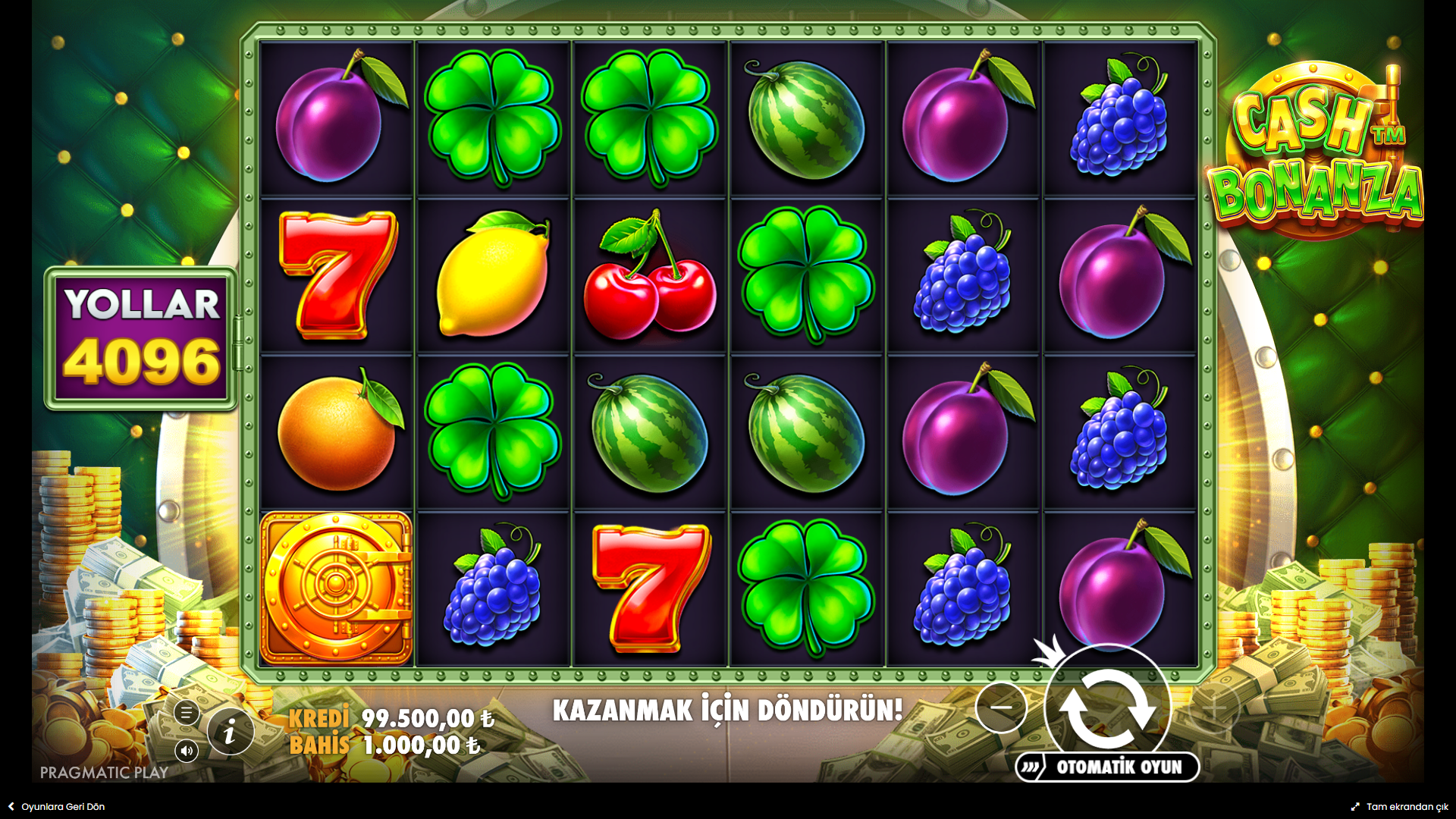
Task: Open the game info paytable
Action: [230, 732]
